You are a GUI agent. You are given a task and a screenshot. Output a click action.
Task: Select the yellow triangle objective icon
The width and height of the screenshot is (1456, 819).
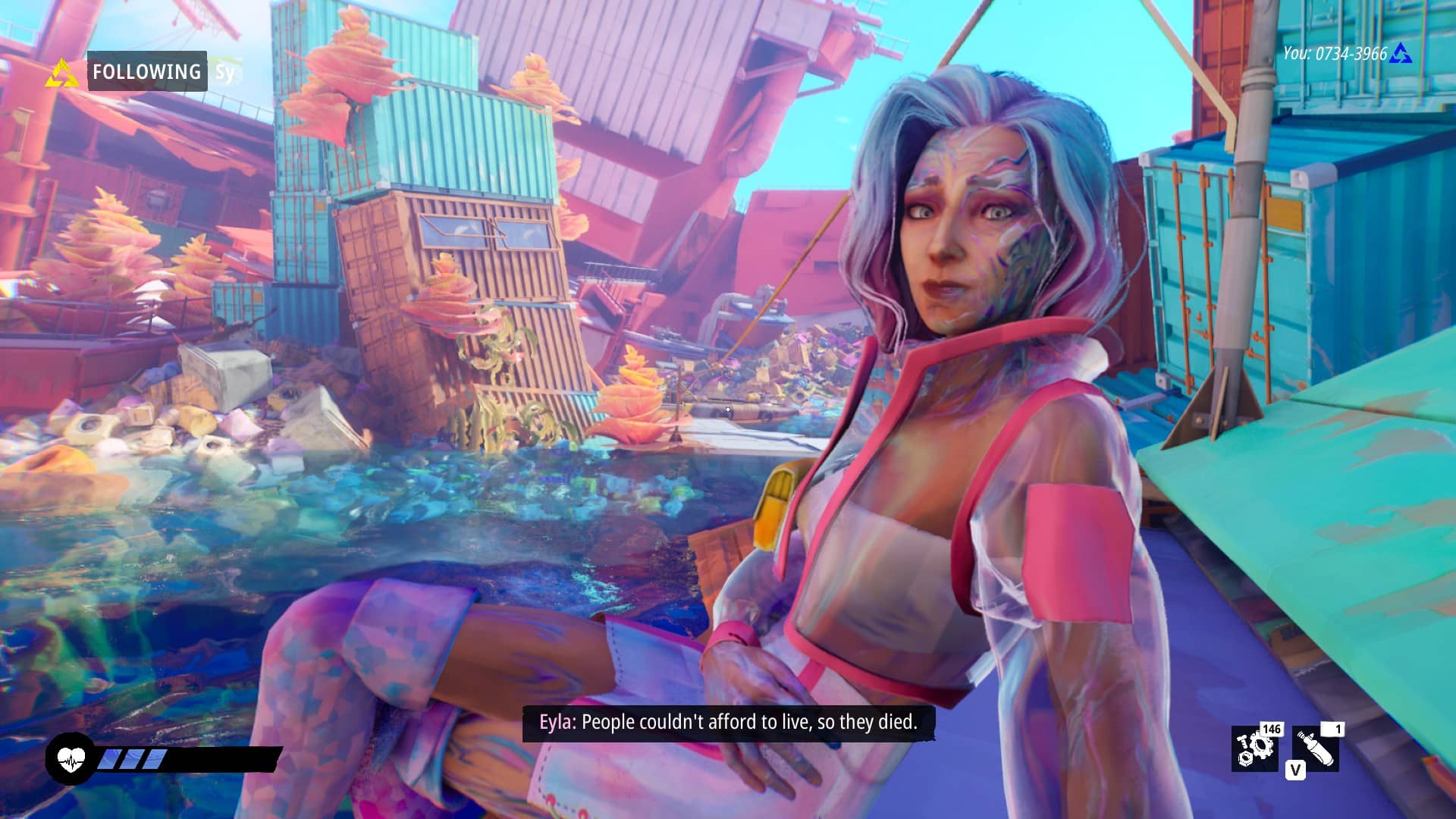click(61, 74)
